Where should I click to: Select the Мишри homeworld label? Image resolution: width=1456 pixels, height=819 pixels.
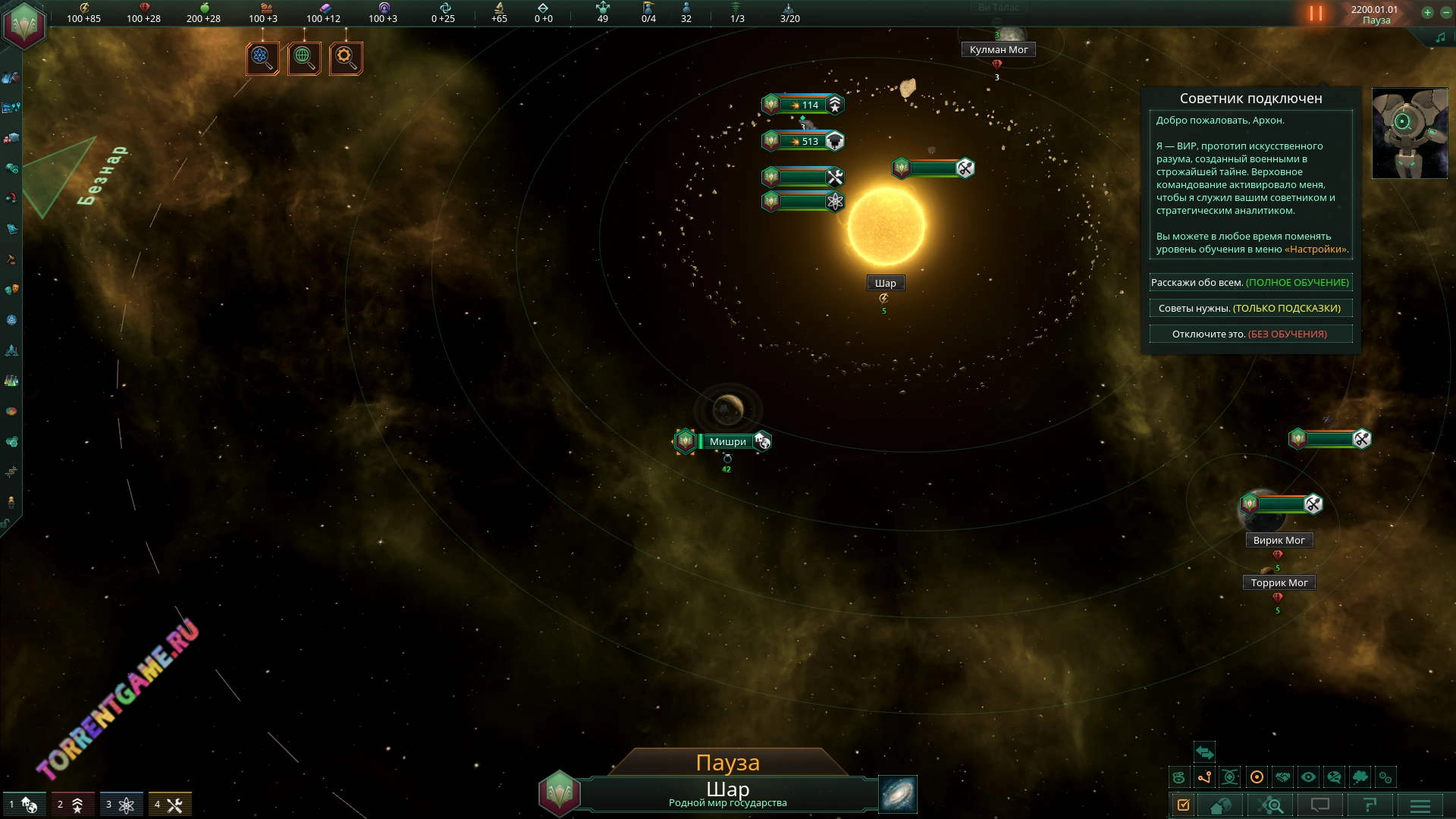(x=727, y=441)
